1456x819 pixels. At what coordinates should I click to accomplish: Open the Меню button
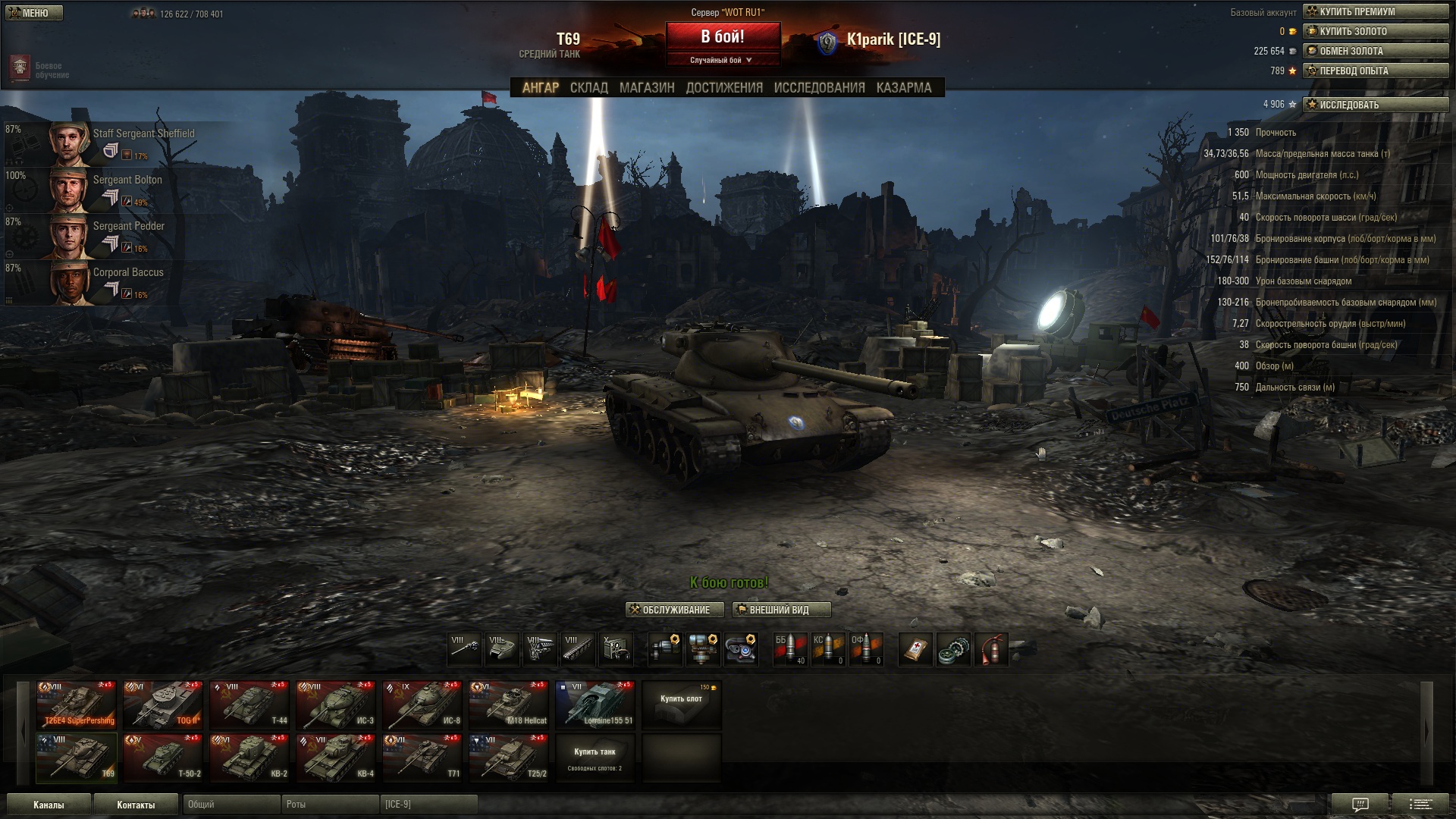coord(33,13)
